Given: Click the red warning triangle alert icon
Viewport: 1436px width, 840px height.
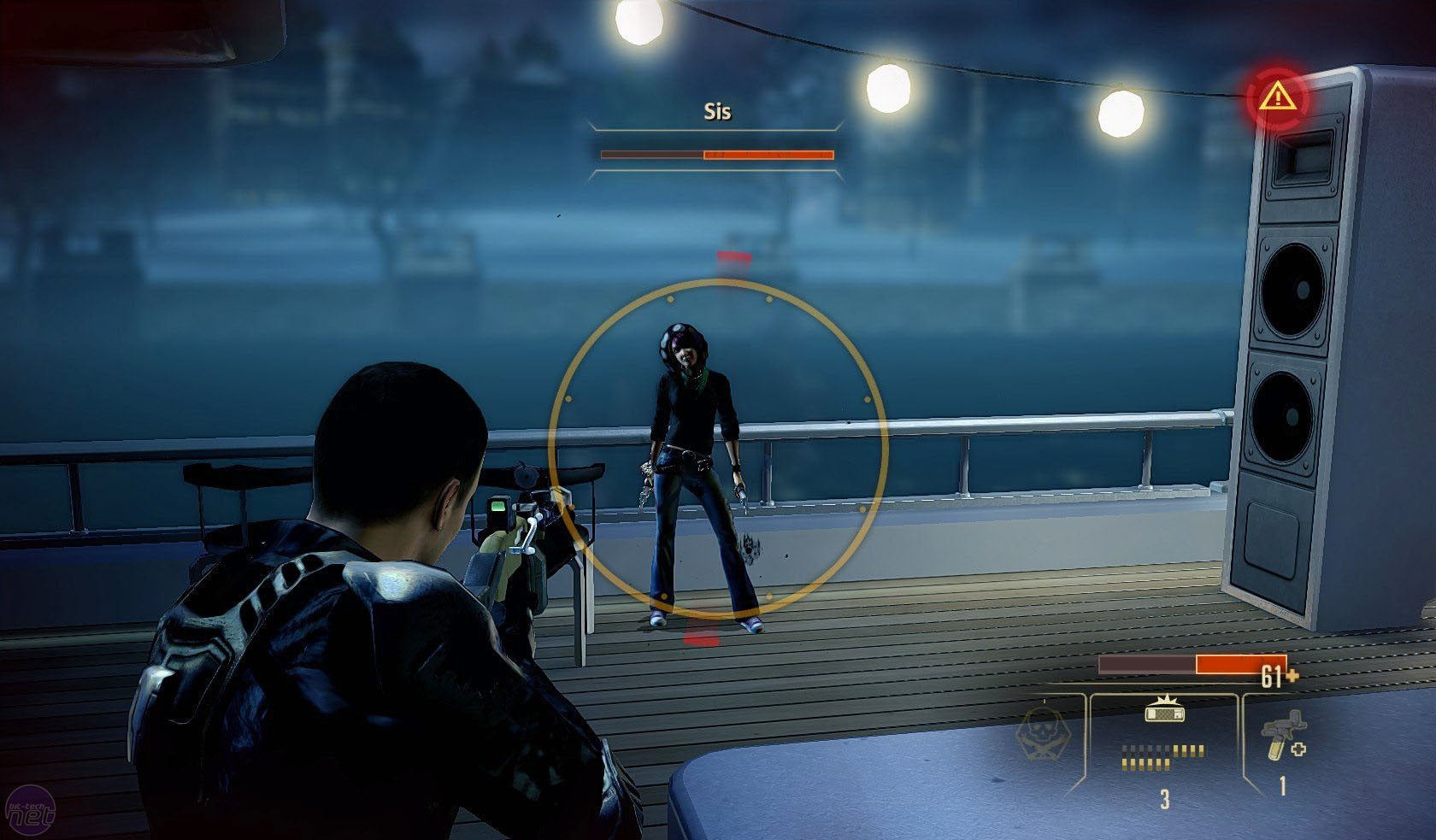Looking at the screenshot, I should (1277, 97).
